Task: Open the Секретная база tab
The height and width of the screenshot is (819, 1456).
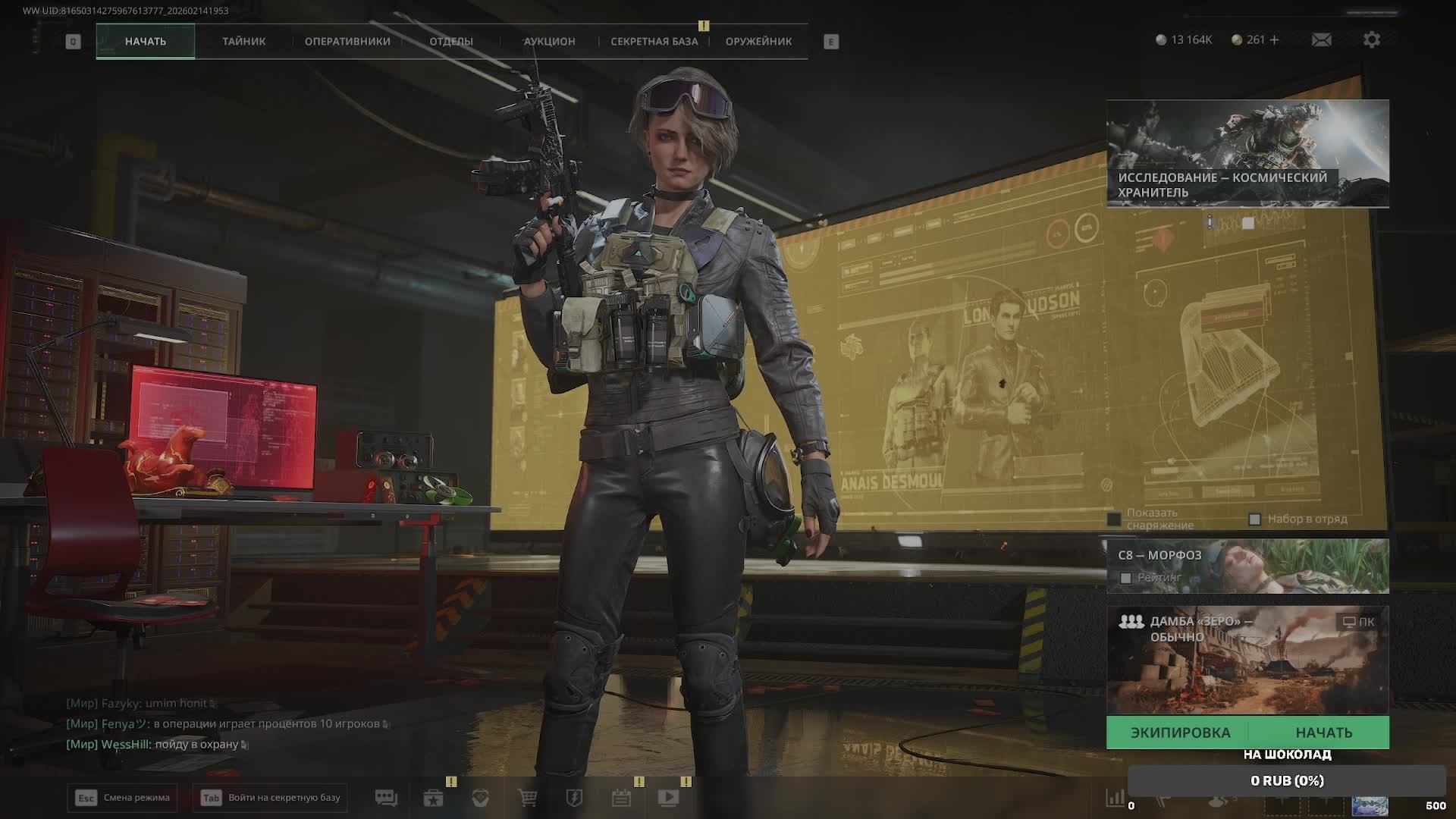Action: coord(654,42)
